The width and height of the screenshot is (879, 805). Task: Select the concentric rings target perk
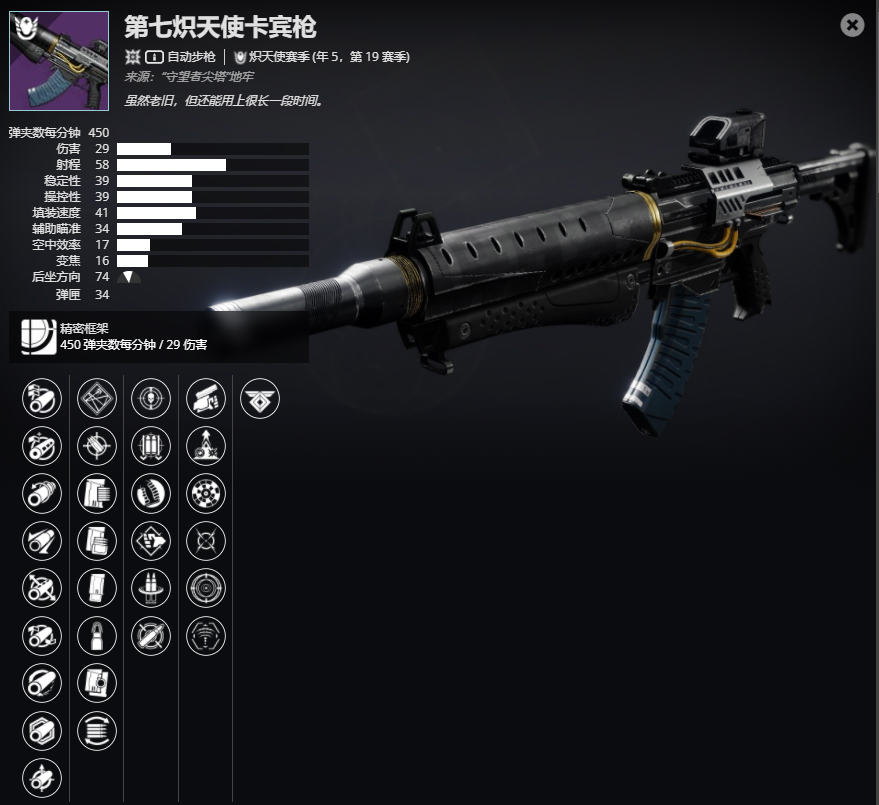(206, 589)
